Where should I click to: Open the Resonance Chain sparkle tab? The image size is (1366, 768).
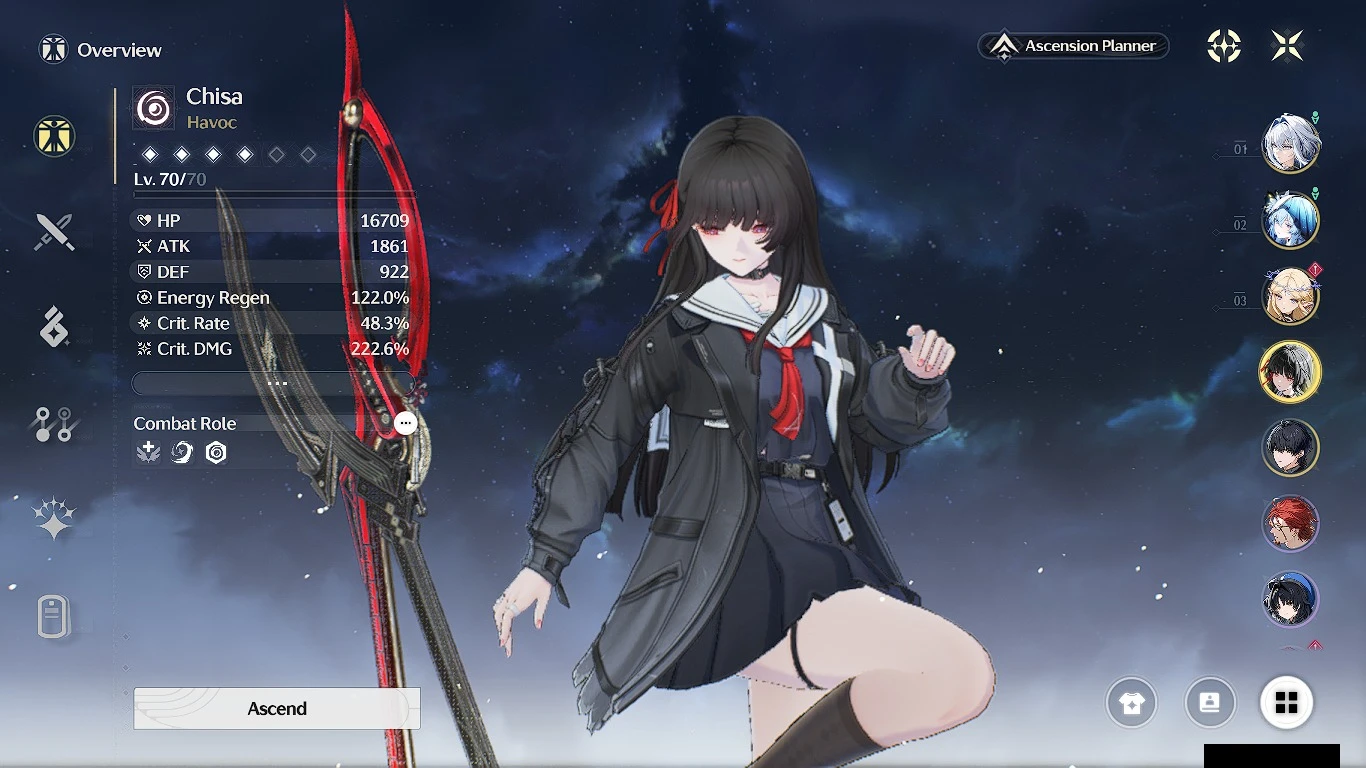tap(54, 518)
